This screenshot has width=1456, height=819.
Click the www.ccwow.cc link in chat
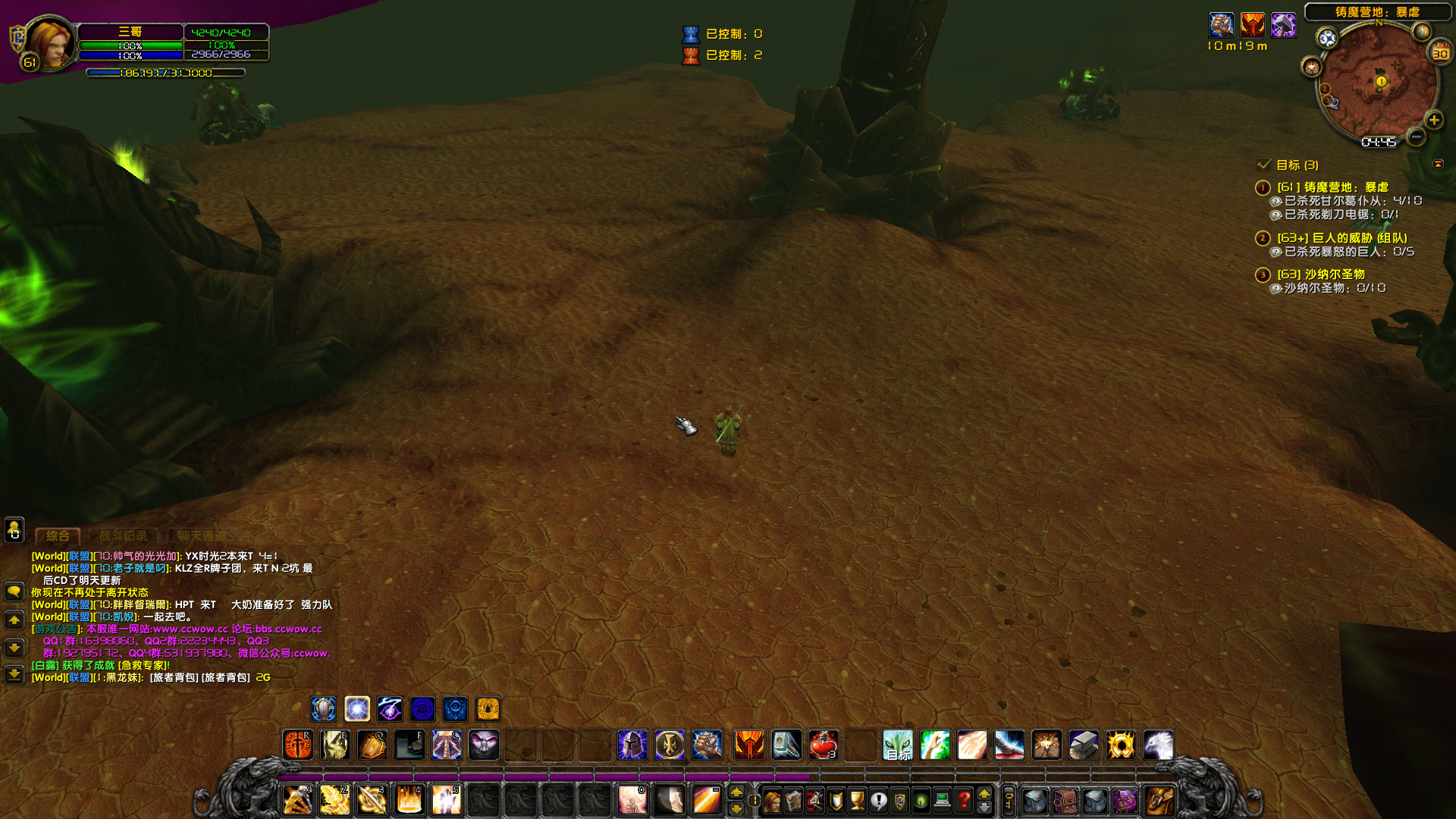click(190, 629)
